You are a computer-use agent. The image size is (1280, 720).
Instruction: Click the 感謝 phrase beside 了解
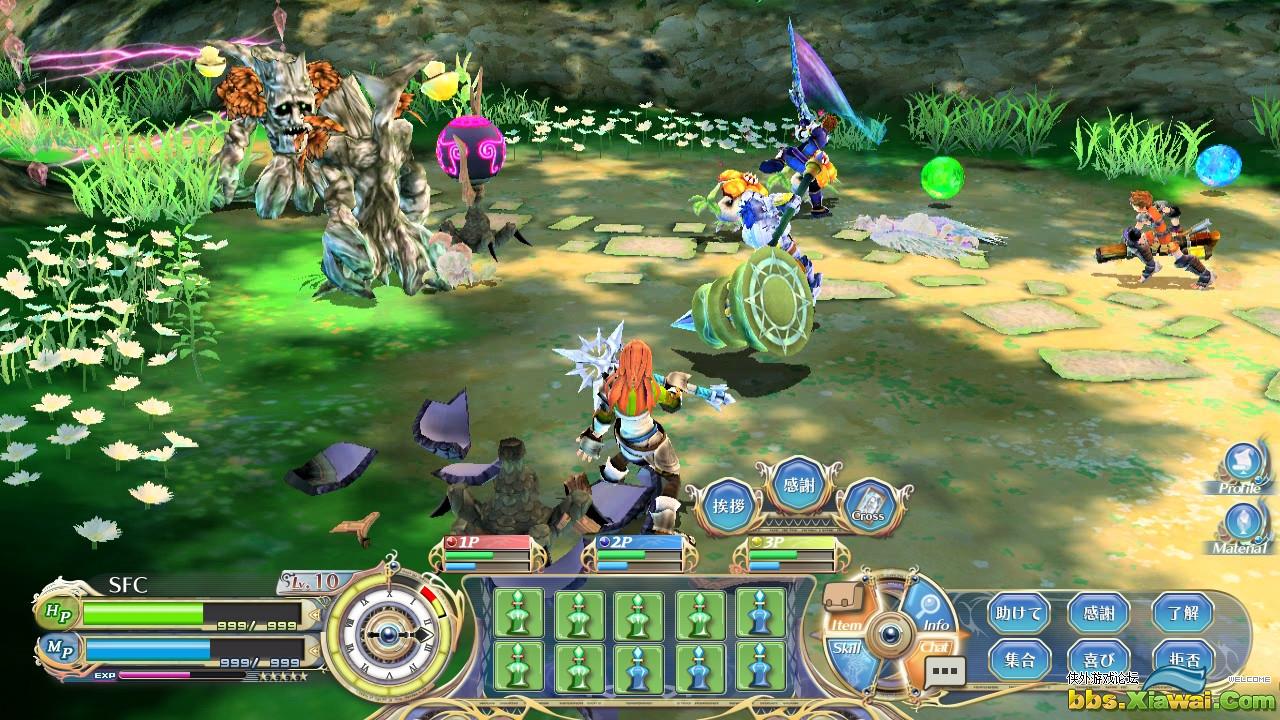click(1098, 613)
